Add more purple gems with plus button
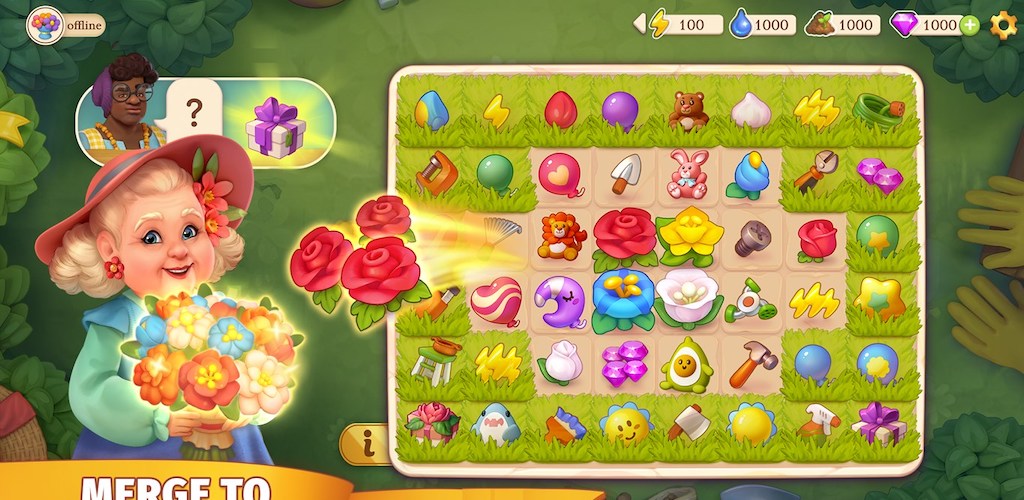This screenshot has height=500, width=1024. tap(969, 25)
